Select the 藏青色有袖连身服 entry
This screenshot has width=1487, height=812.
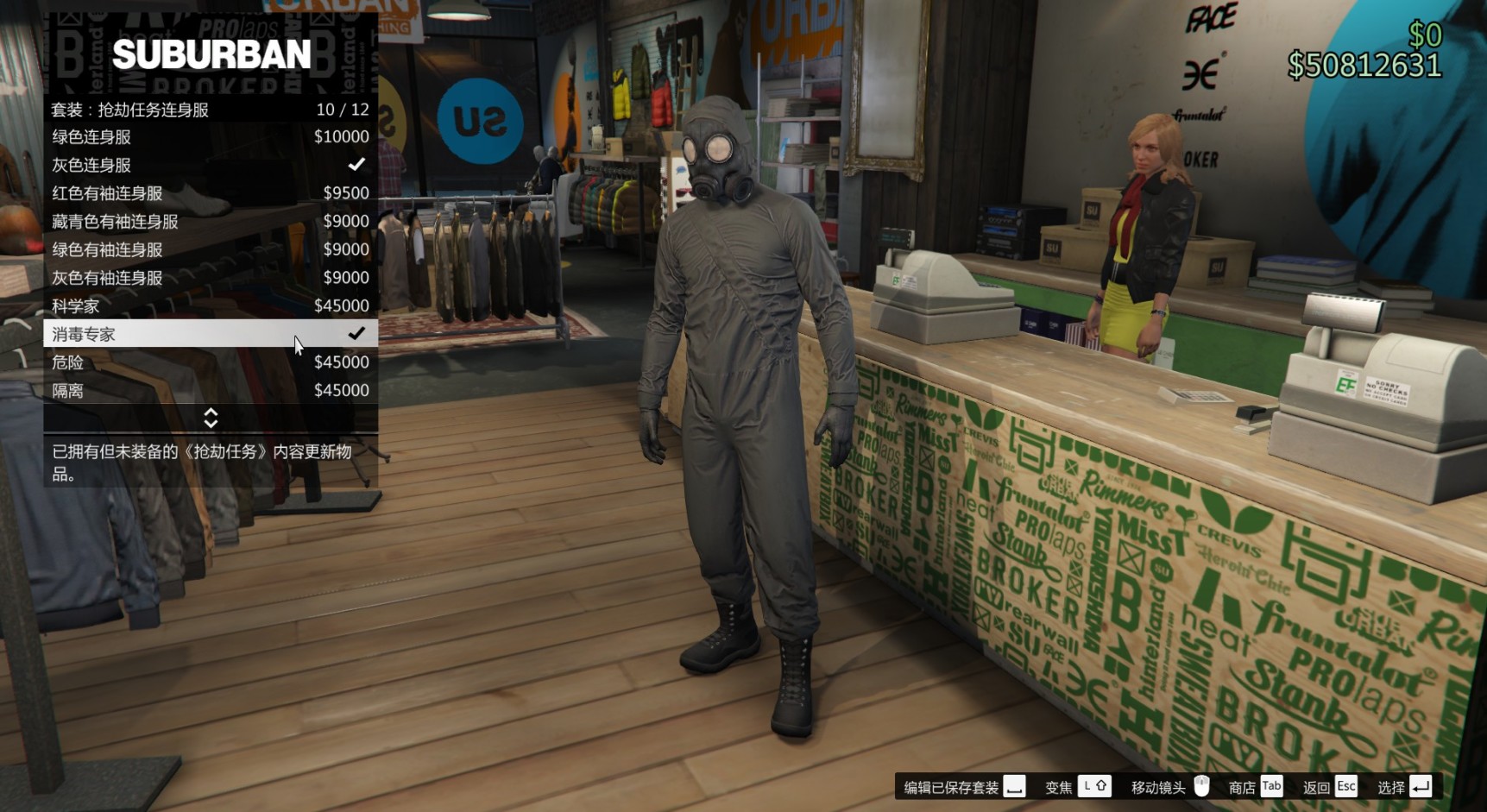pos(210,222)
